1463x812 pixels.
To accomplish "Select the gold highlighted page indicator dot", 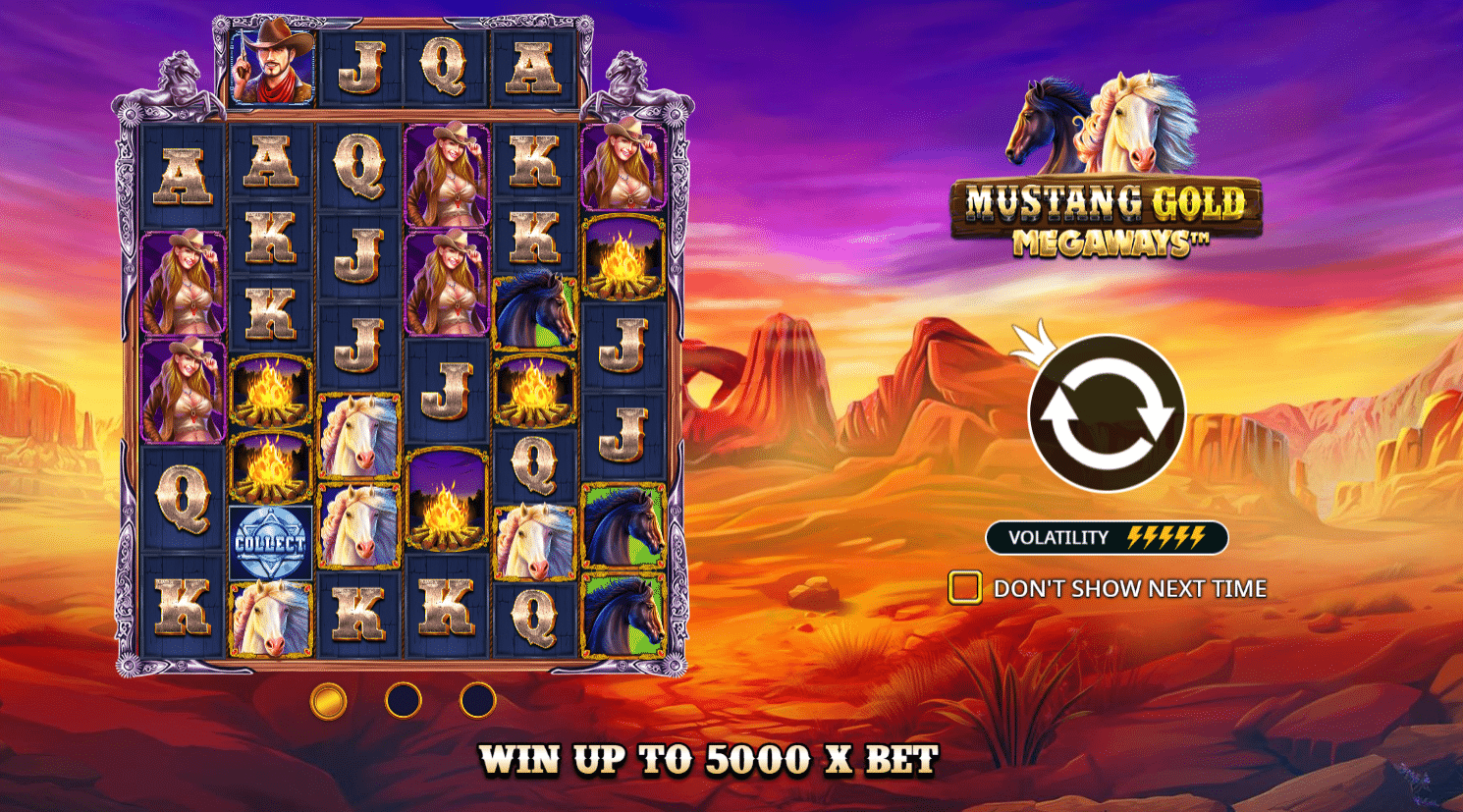I will click(x=328, y=701).
